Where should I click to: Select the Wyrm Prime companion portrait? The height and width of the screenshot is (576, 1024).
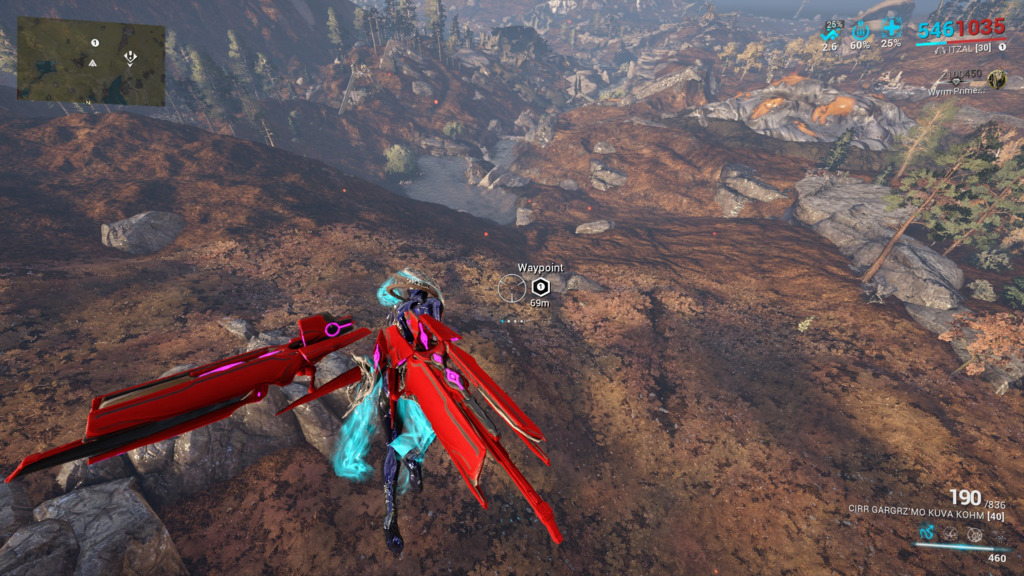pyautogui.click(x=996, y=79)
